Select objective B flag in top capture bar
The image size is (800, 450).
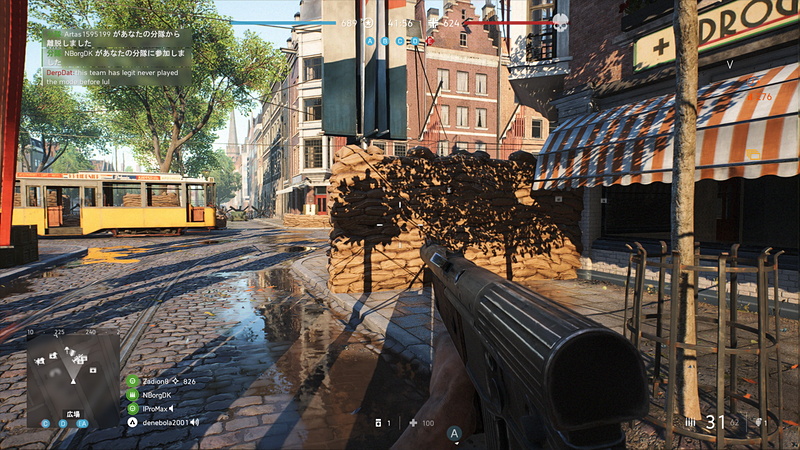pos(385,41)
